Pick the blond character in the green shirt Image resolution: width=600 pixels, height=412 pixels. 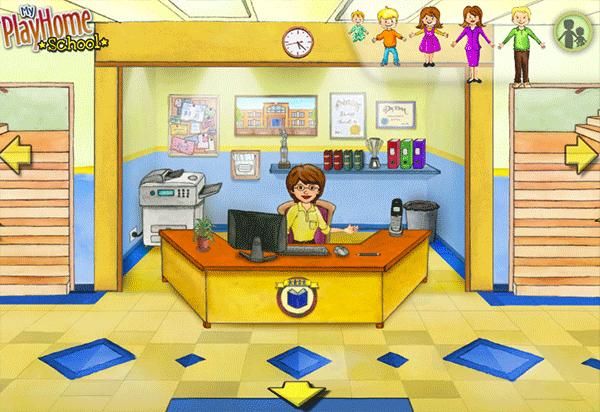[518, 45]
